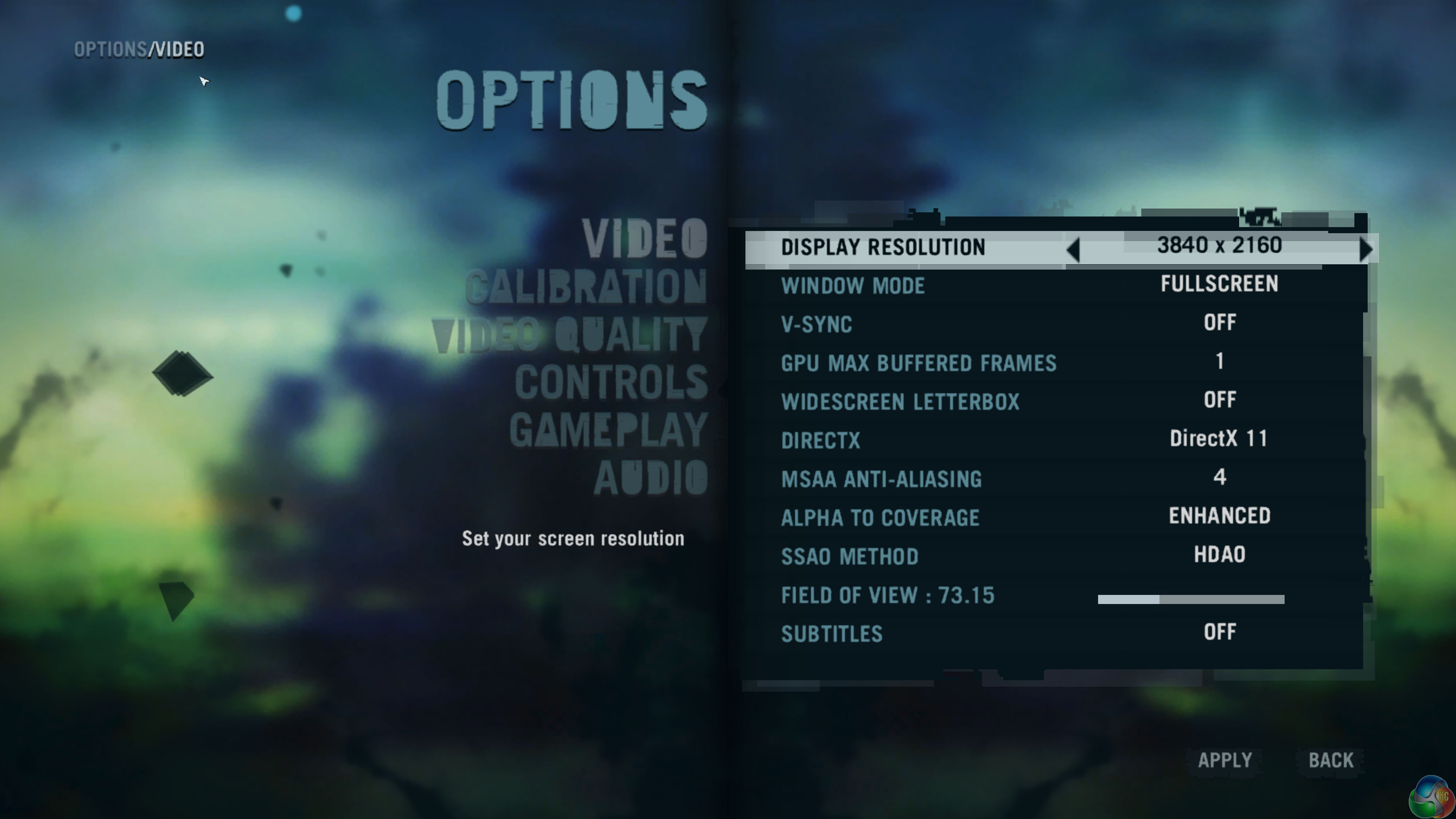Screen dimensions: 1456x819
Task: Click the Field of View slider bar
Action: click(x=1190, y=599)
